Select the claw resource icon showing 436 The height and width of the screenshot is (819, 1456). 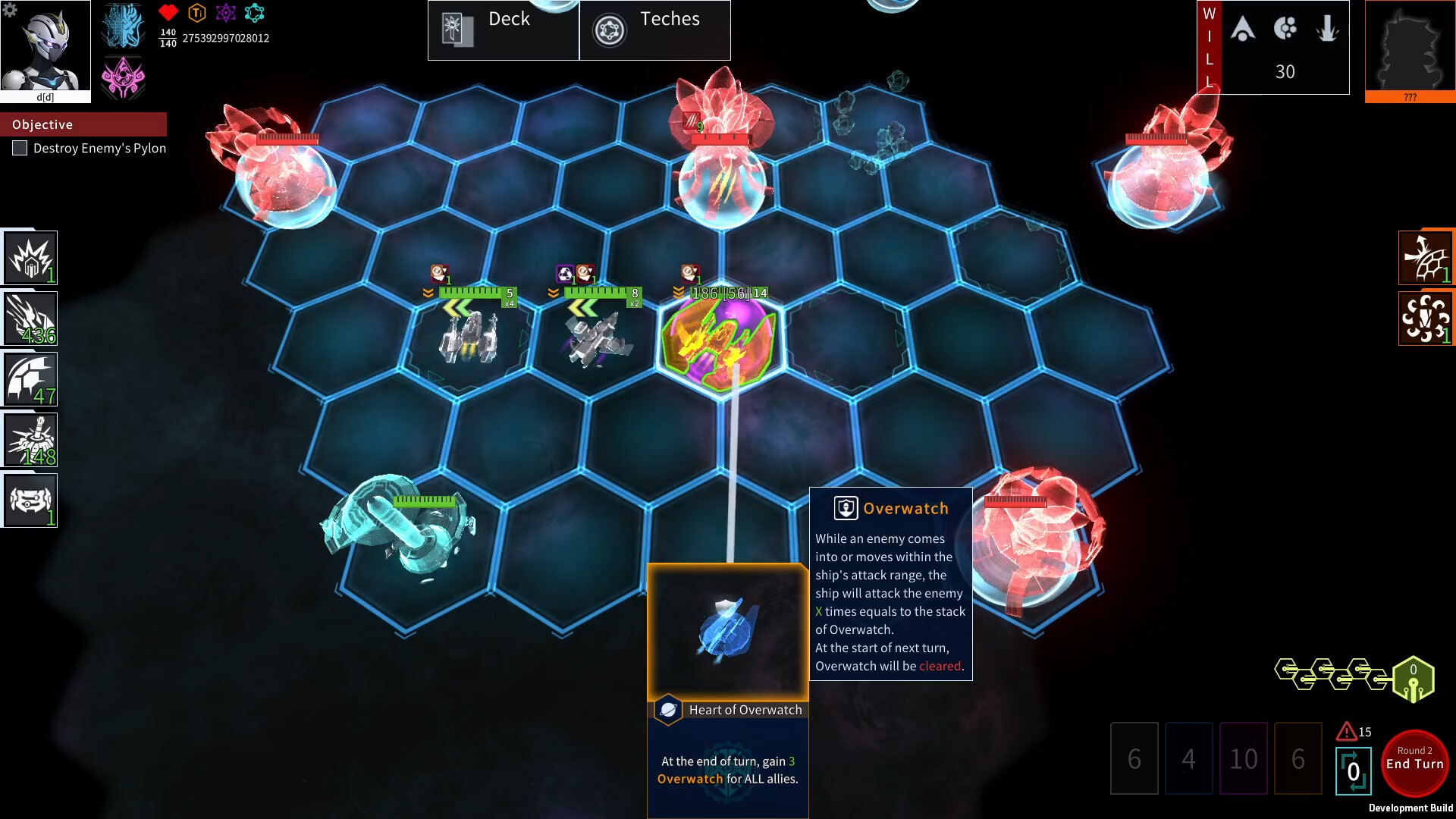(x=29, y=317)
